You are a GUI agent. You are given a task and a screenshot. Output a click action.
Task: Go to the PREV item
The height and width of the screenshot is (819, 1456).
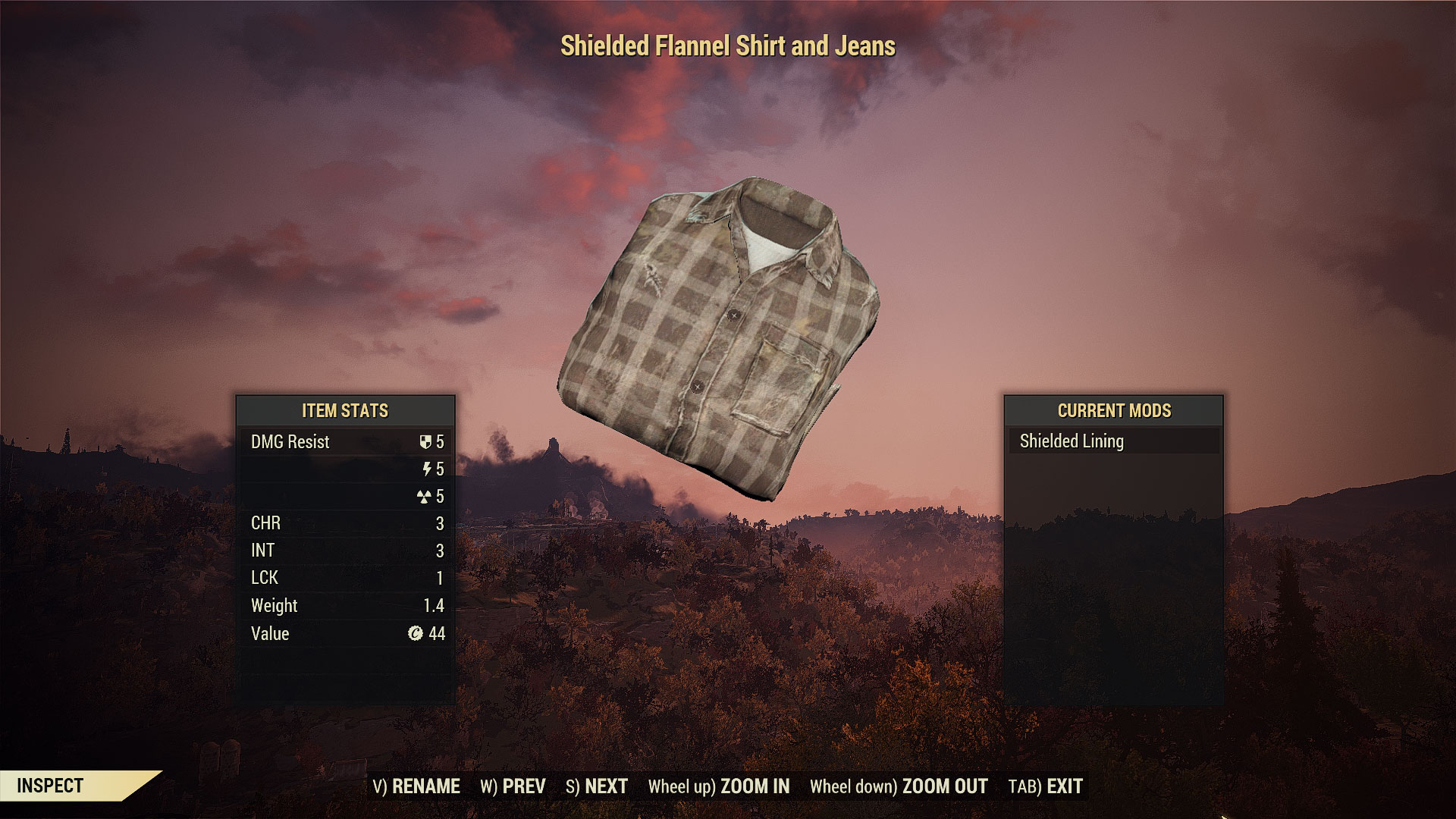click(x=513, y=786)
